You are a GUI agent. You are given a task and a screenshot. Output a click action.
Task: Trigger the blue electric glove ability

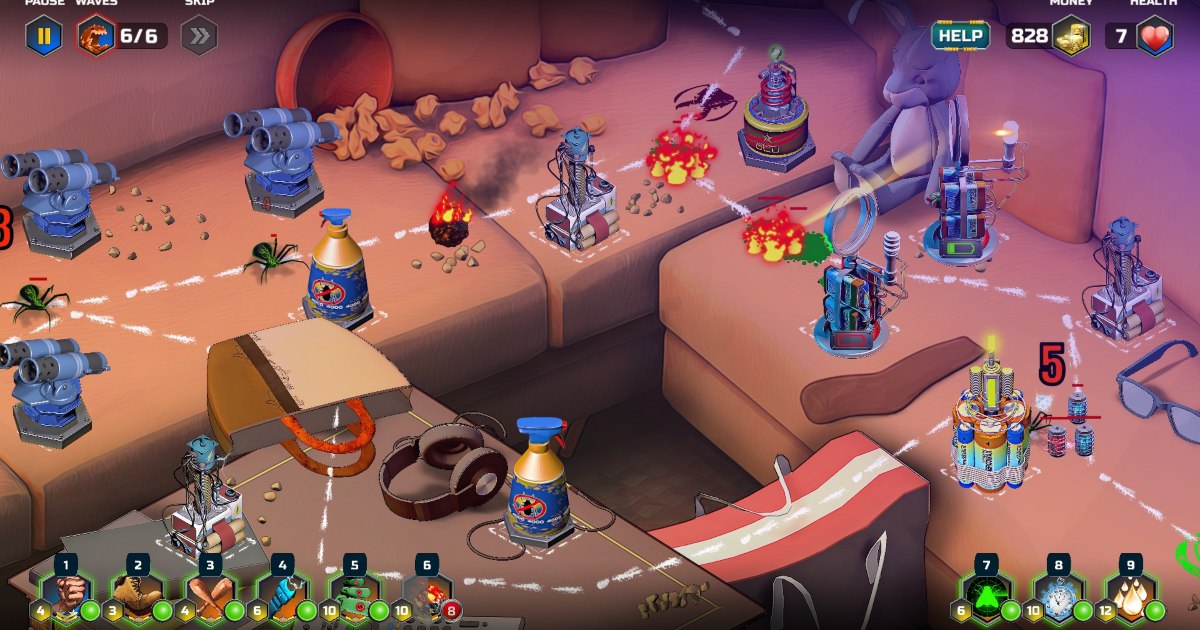(x=283, y=598)
